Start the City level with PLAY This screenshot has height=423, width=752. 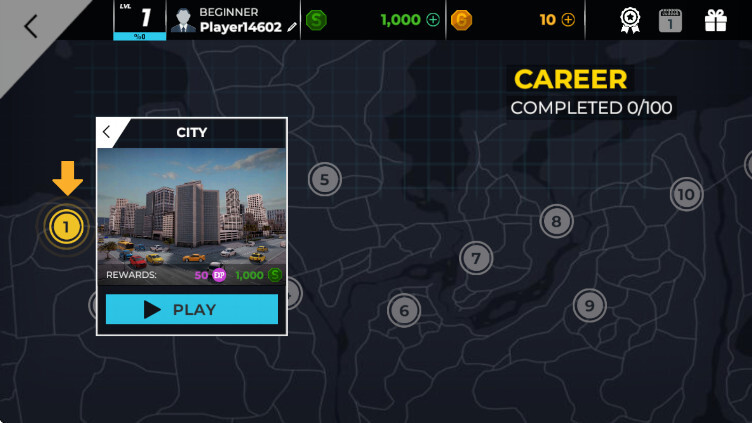192,309
